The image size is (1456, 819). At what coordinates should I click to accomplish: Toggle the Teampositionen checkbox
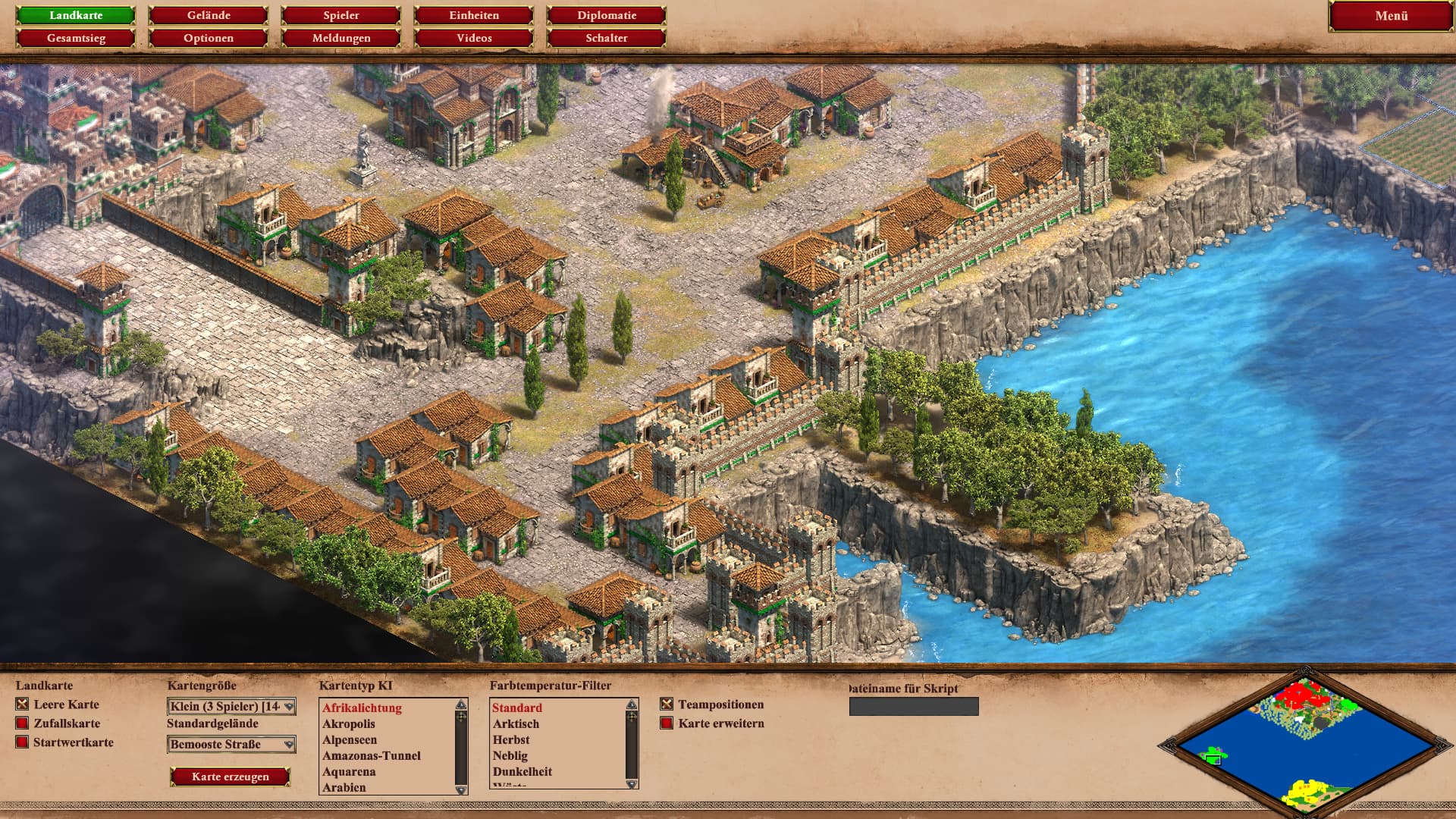(x=667, y=704)
